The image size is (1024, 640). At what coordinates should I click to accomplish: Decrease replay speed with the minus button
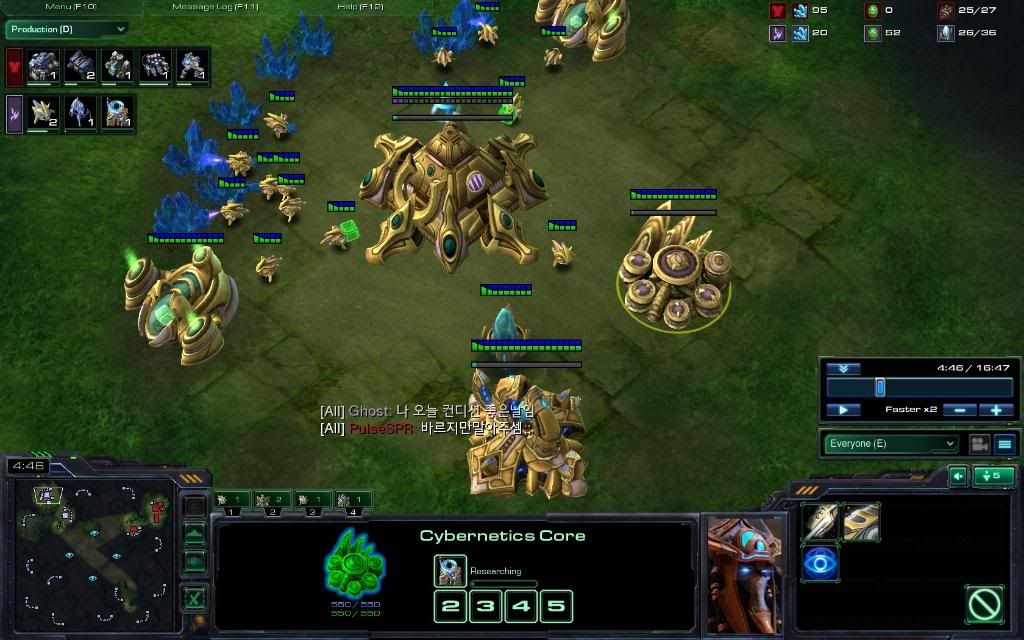[959, 410]
